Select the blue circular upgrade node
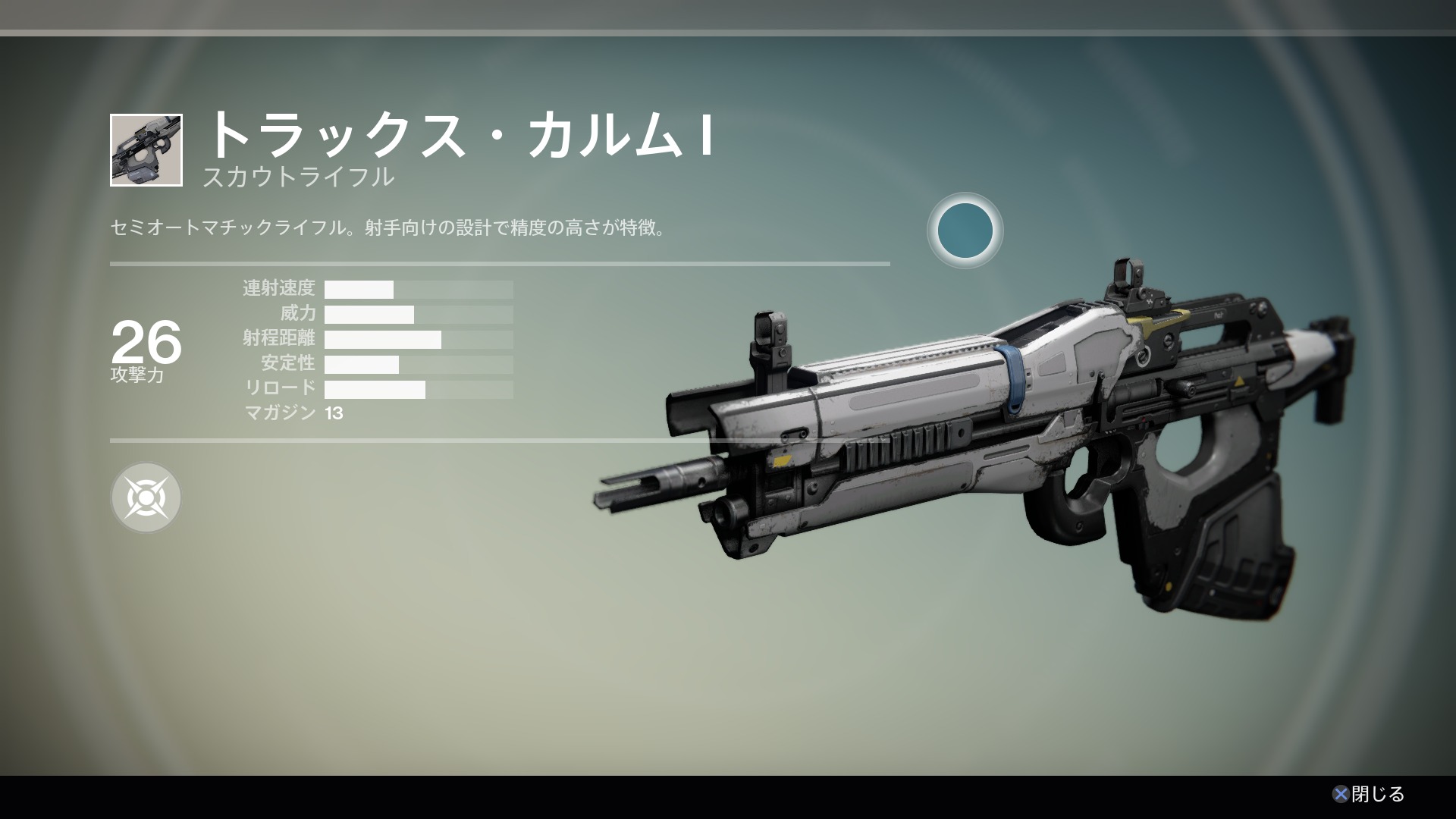This screenshot has width=1456, height=819. [x=965, y=231]
